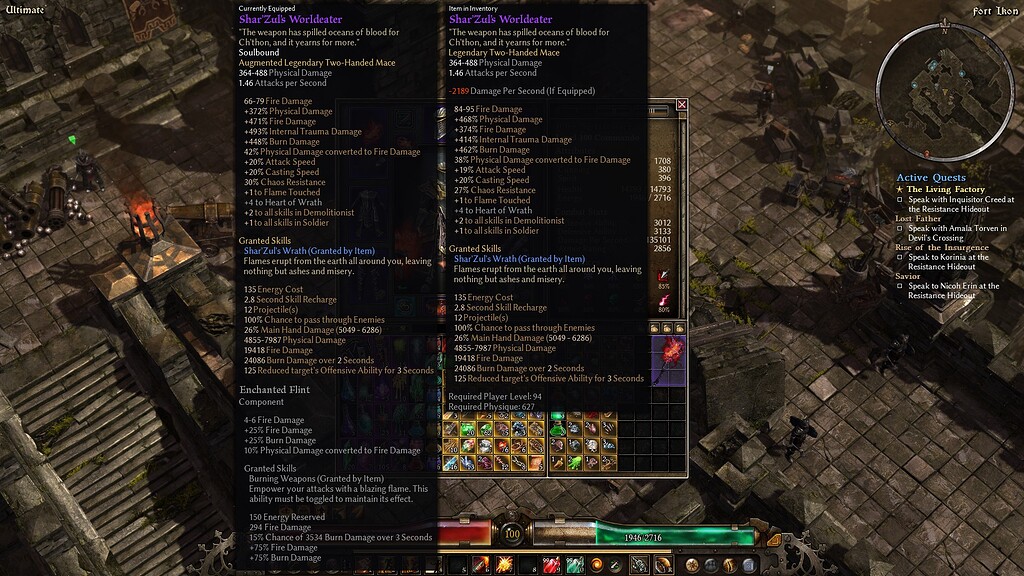Select the Savior quest entry
1024x576 pixels.
click(907, 276)
